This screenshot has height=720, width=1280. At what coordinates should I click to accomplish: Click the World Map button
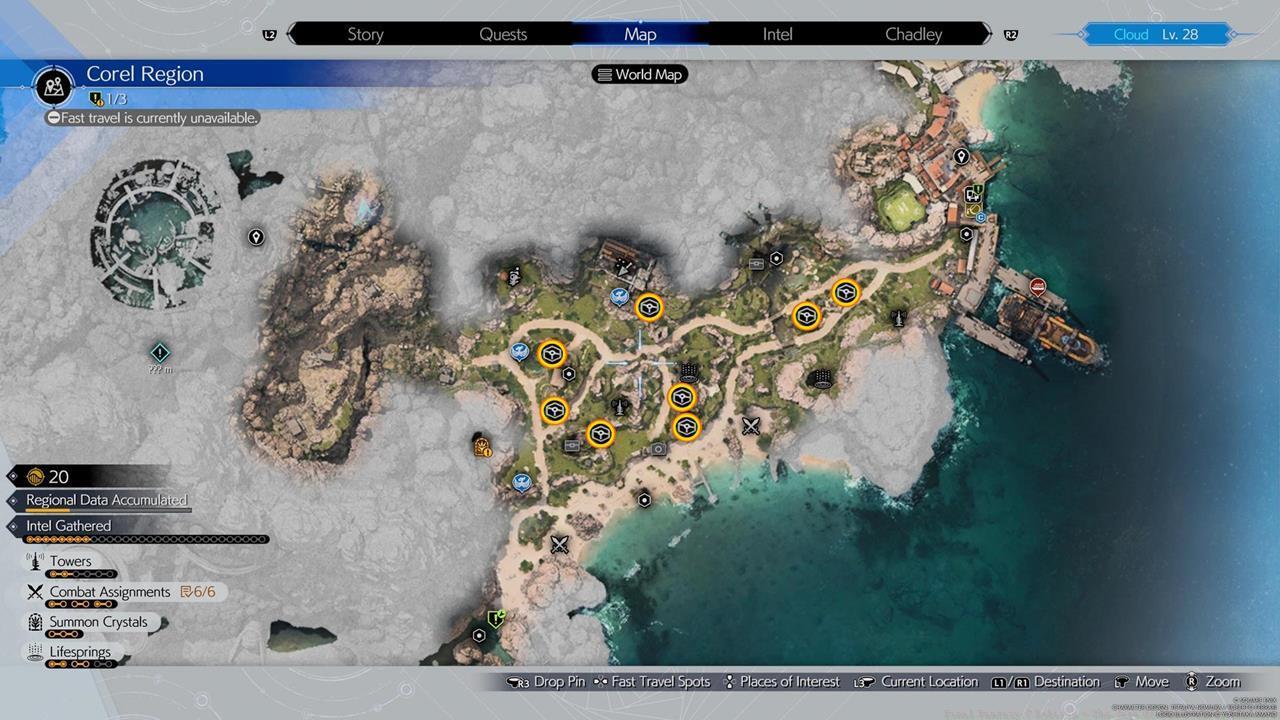[x=639, y=73]
